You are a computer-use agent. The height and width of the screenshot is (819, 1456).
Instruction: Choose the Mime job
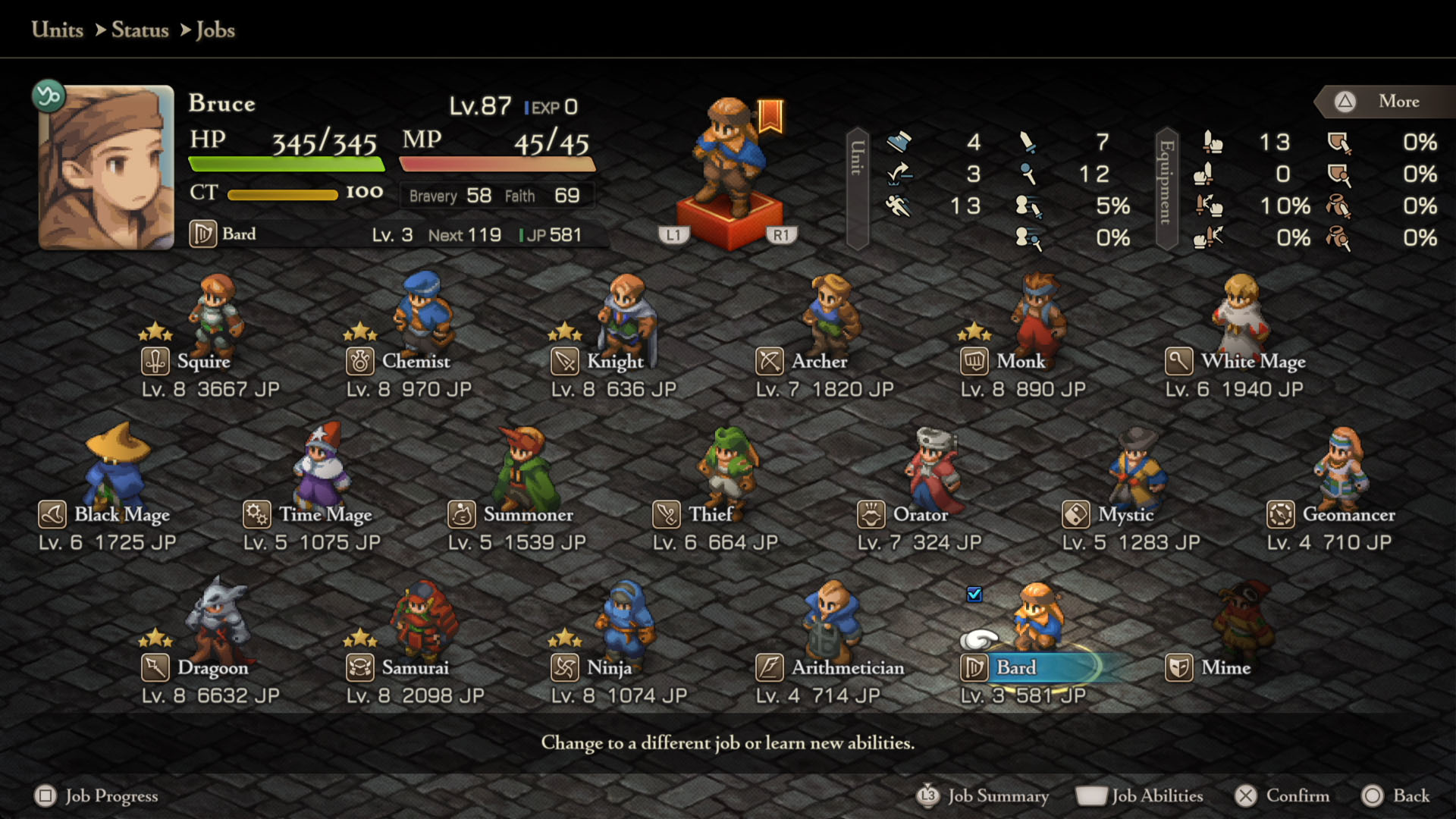(1225, 668)
